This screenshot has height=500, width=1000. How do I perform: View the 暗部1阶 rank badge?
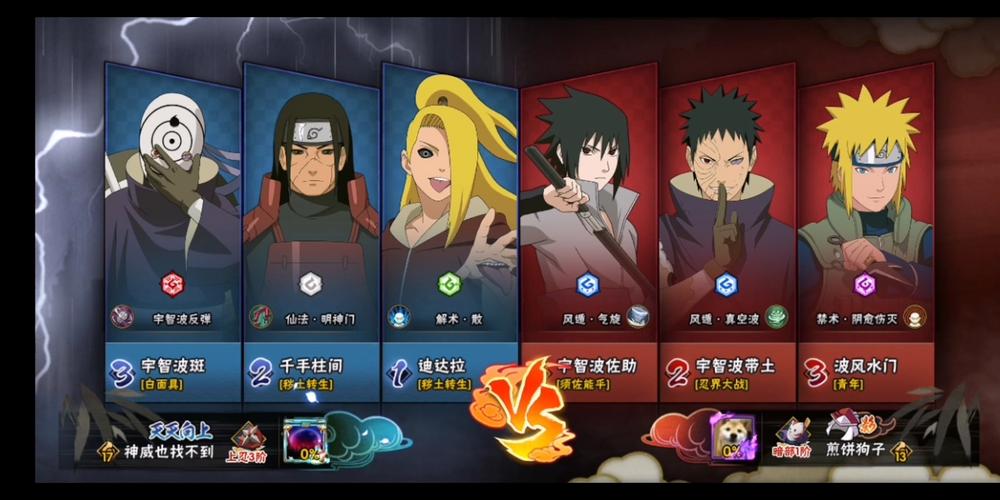tap(793, 435)
